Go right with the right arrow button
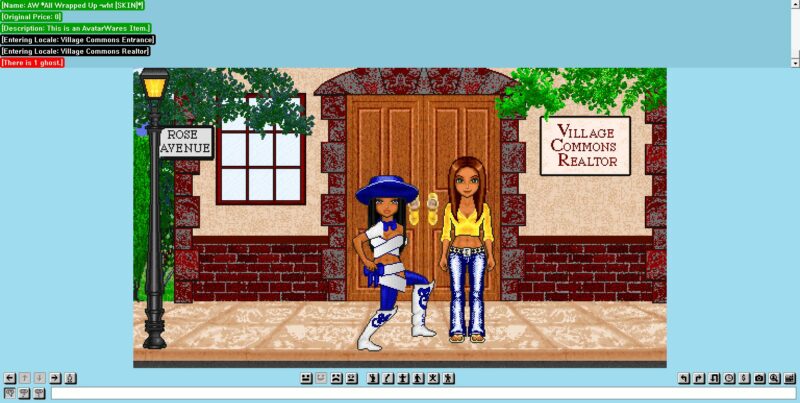 [55, 378]
